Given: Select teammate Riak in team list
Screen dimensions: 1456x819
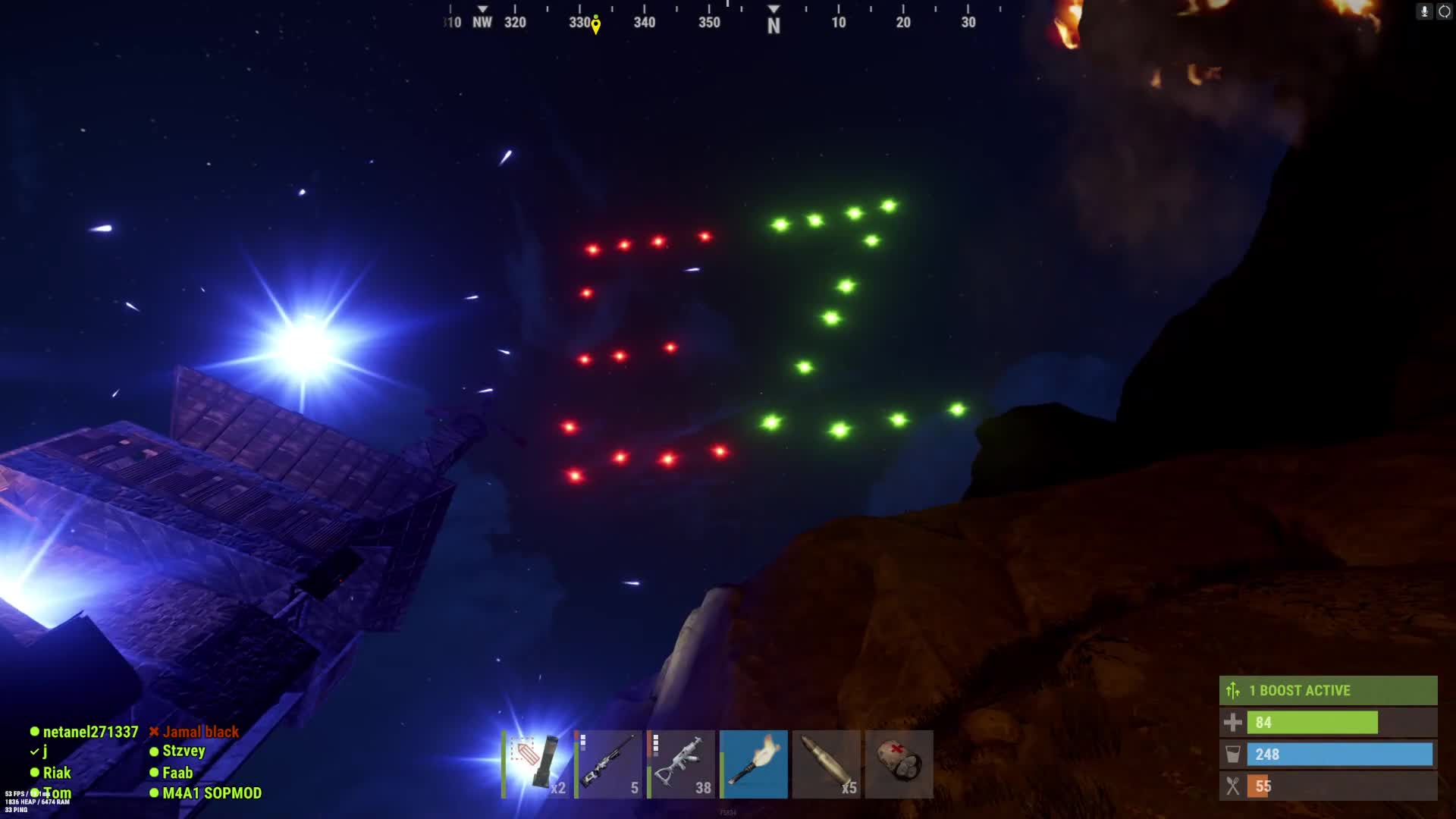Looking at the screenshot, I should [x=56, y=773].
